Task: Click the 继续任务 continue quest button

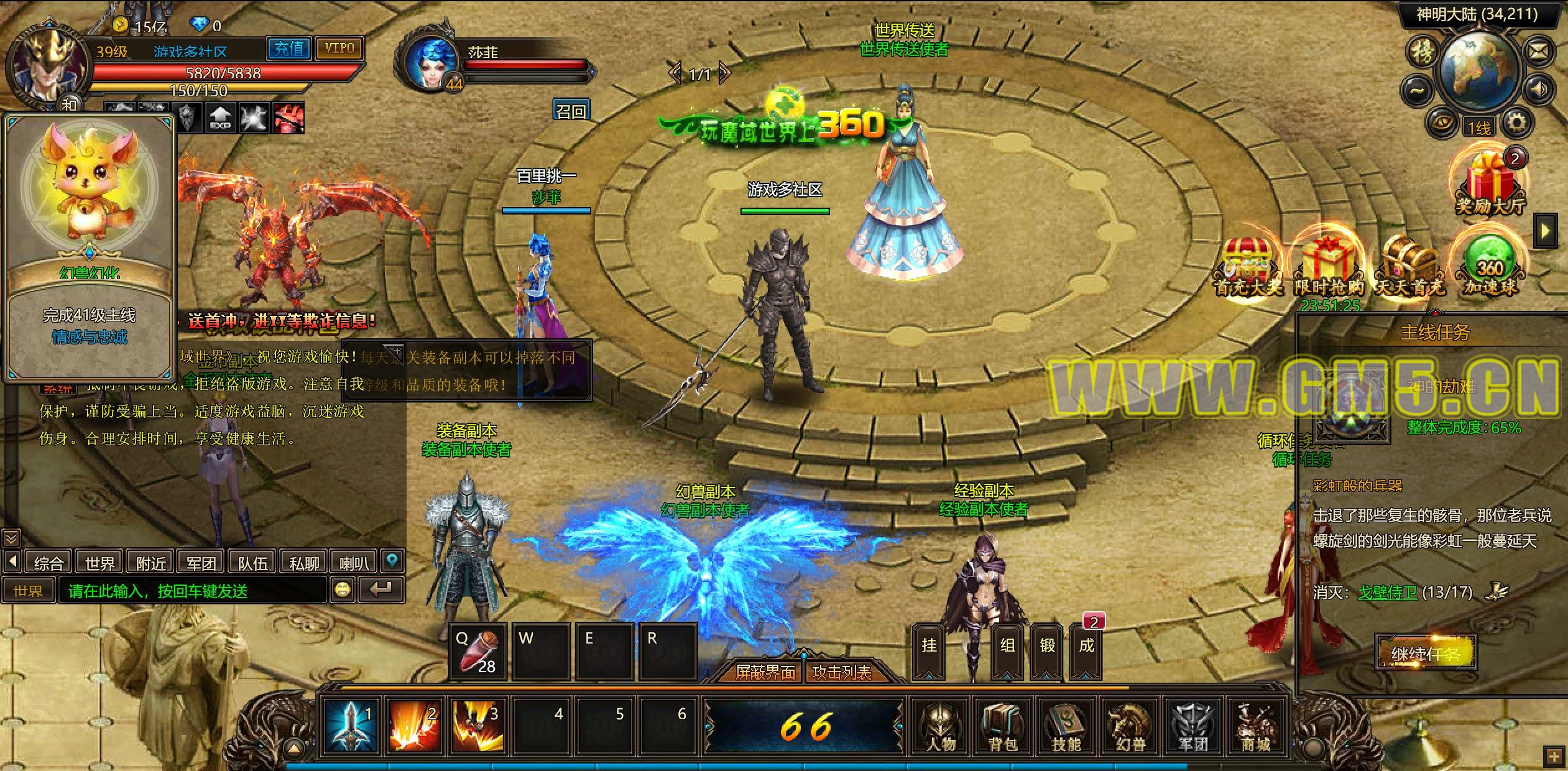Action: [x=1426, y=653]
